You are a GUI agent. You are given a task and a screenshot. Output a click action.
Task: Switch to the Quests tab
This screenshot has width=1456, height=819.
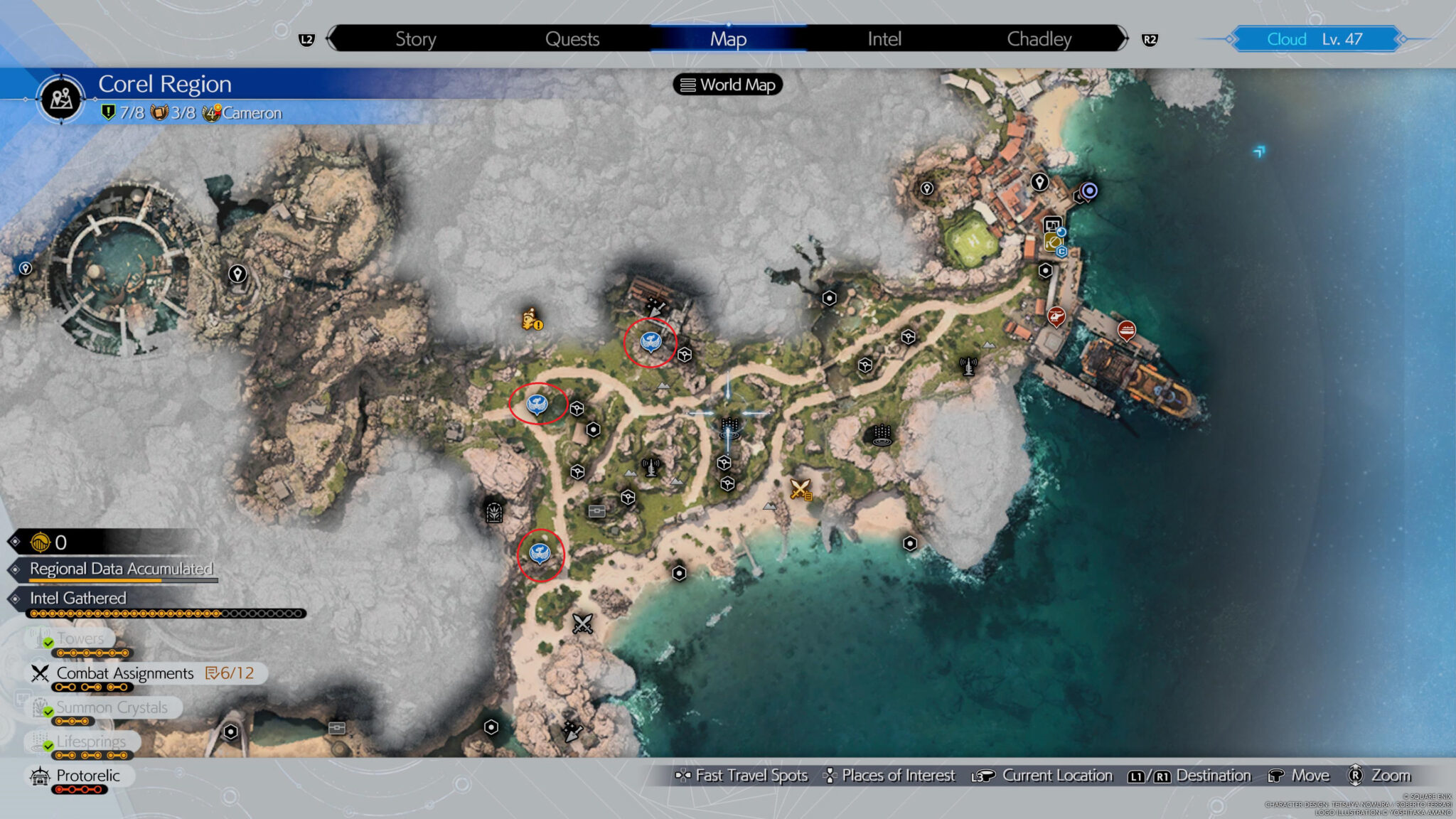point(572,39)
